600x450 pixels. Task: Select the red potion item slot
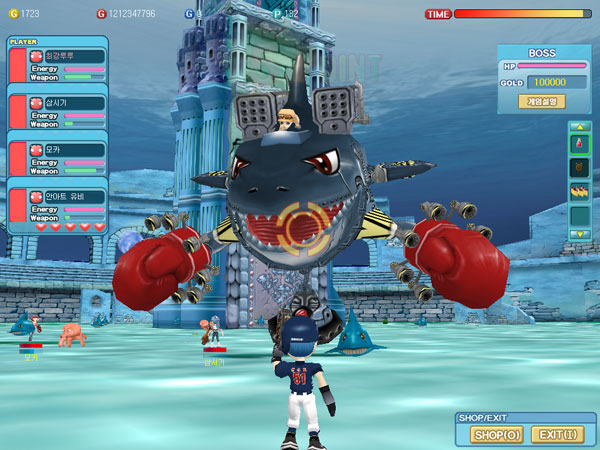coord(580,144)
